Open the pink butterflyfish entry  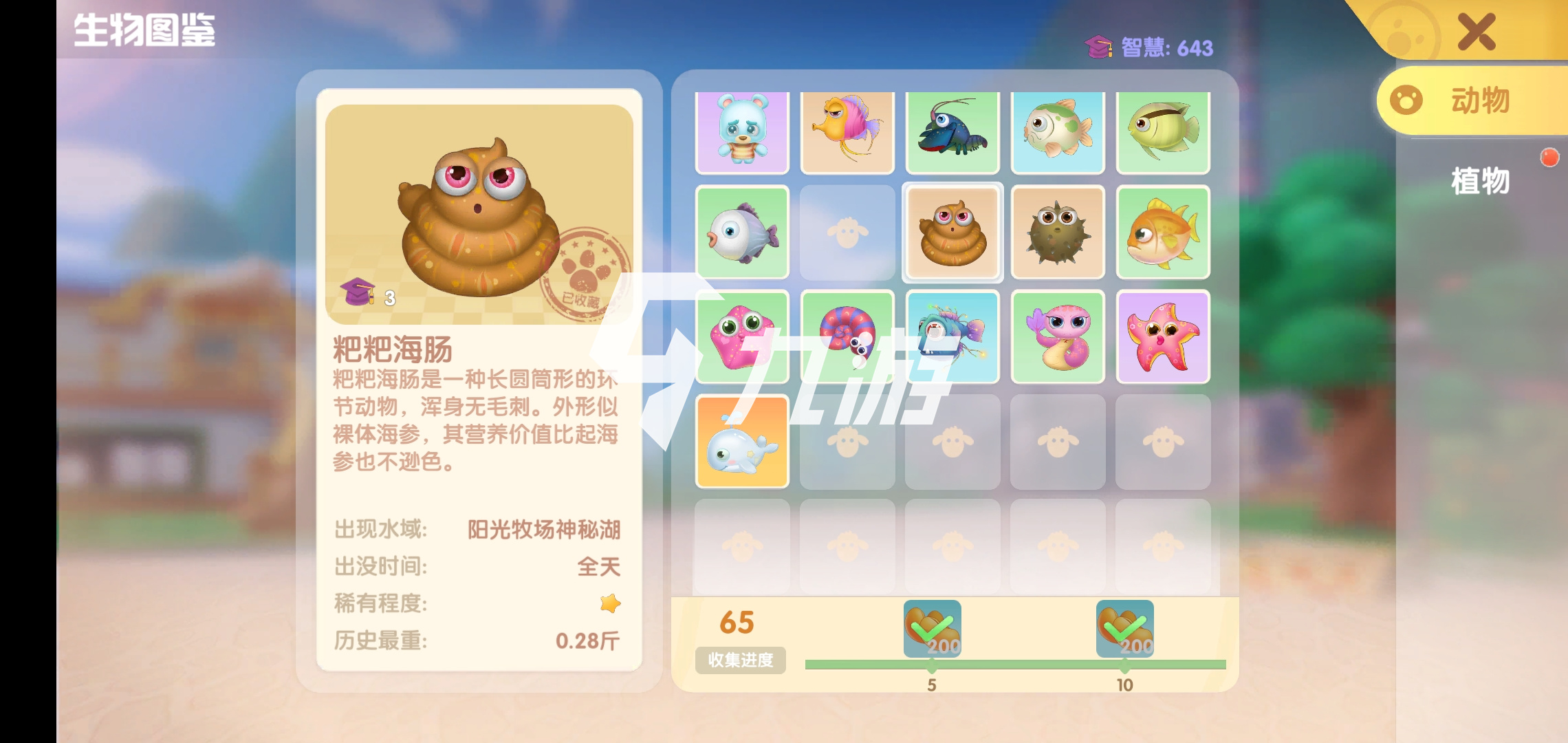coord(848,131)
